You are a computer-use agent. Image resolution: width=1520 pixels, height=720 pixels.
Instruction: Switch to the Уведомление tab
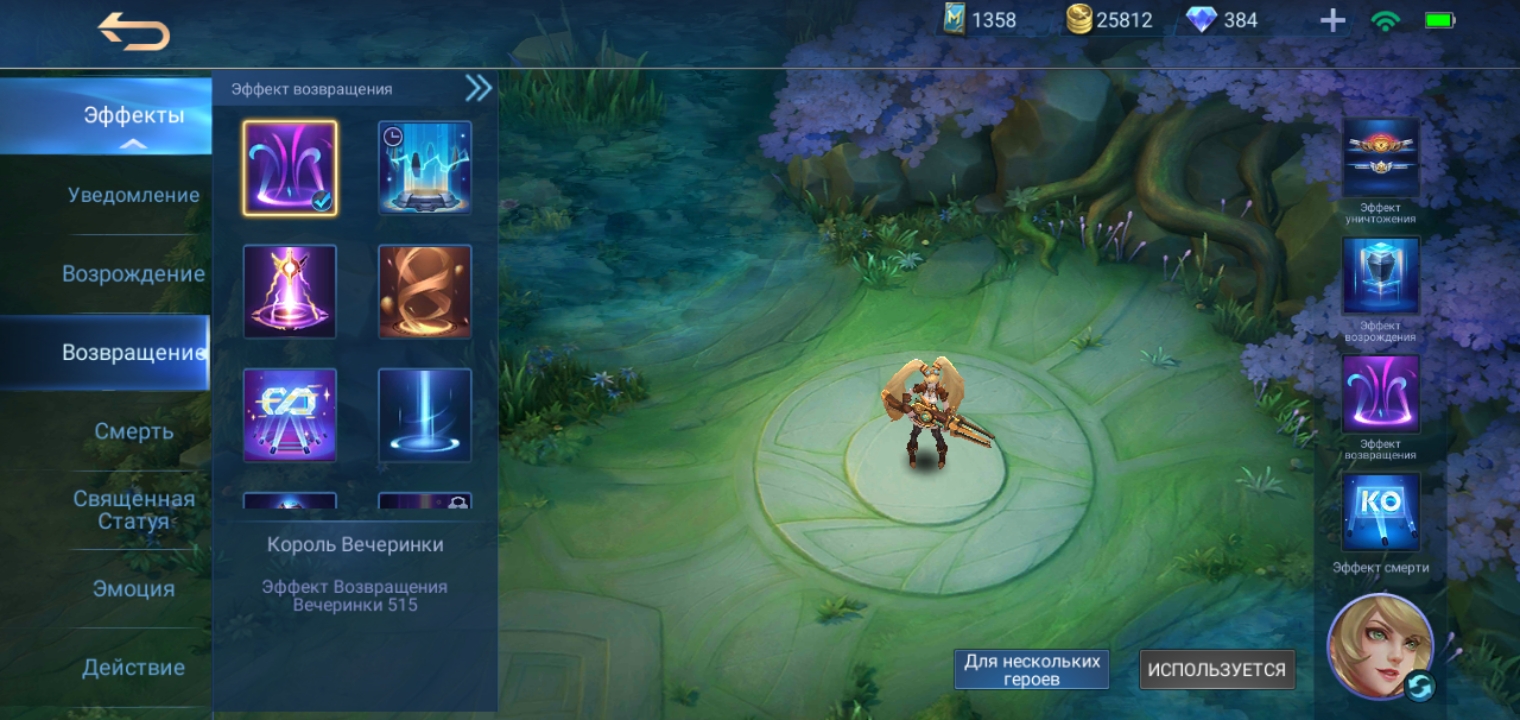(134, 195)
